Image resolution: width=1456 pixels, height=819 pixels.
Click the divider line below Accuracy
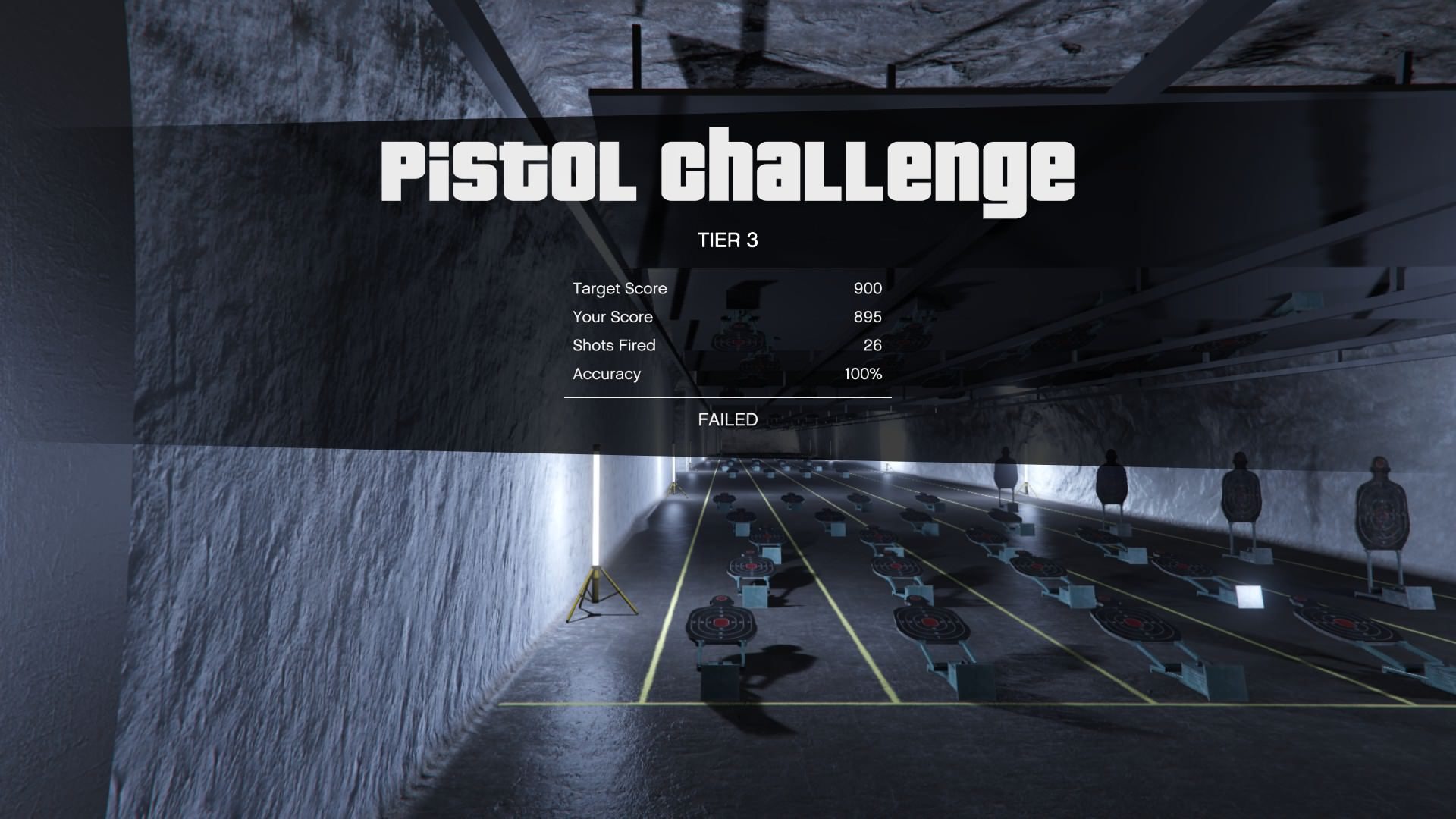coord(727,397)
